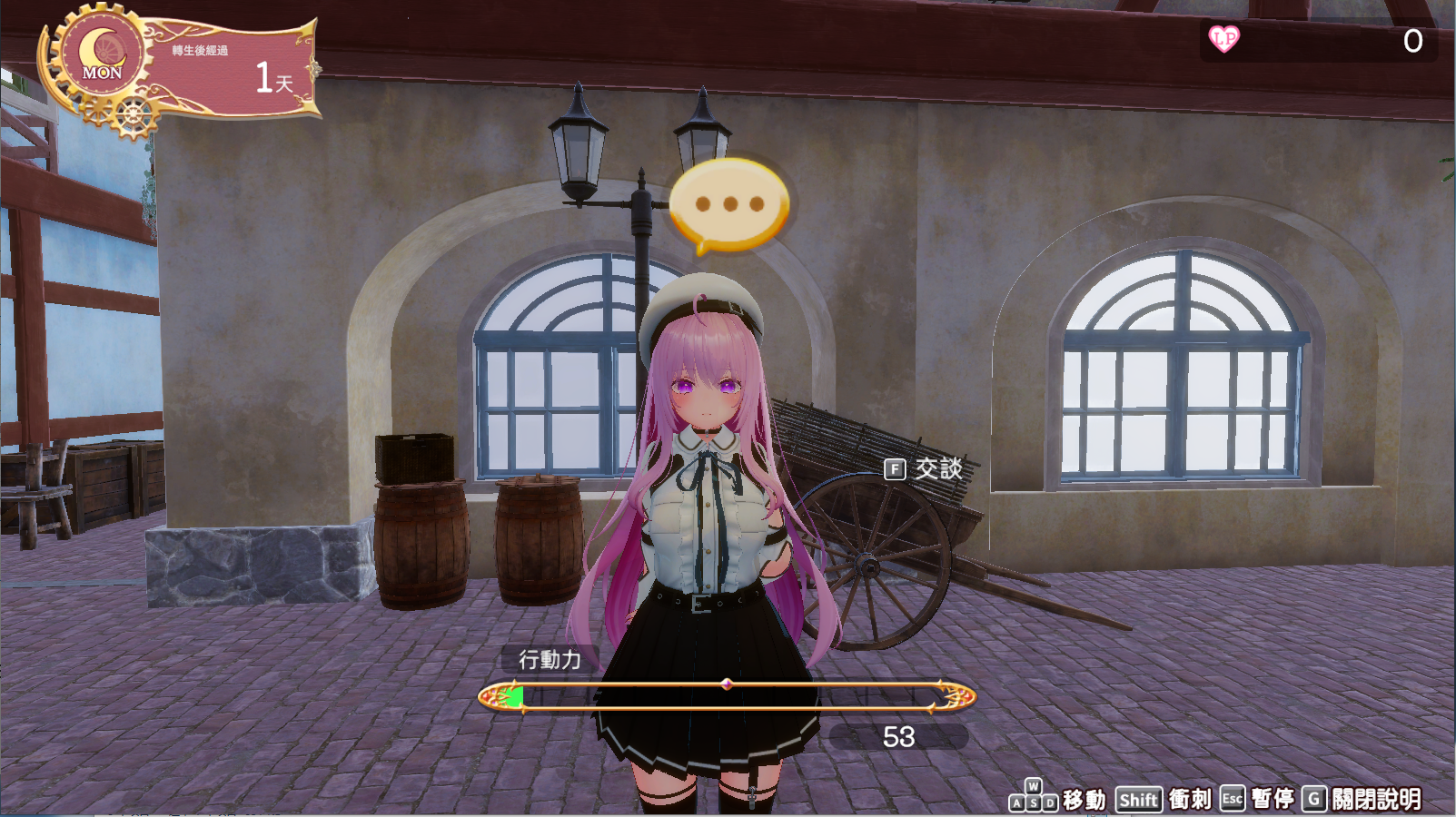
Task: Click the Shift key icon for 衝刺
Action: 1138,799
